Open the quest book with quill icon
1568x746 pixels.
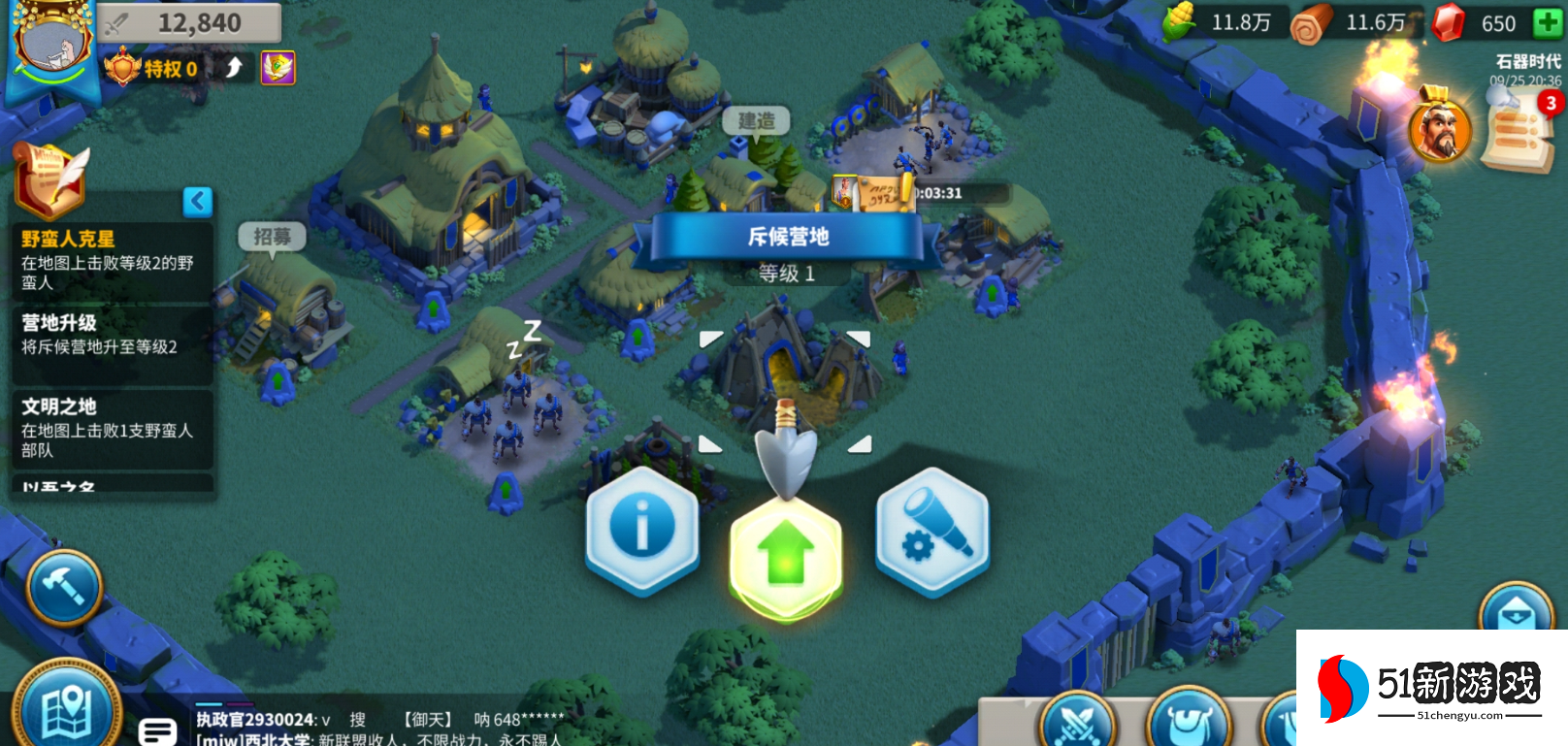coord(50,179)
